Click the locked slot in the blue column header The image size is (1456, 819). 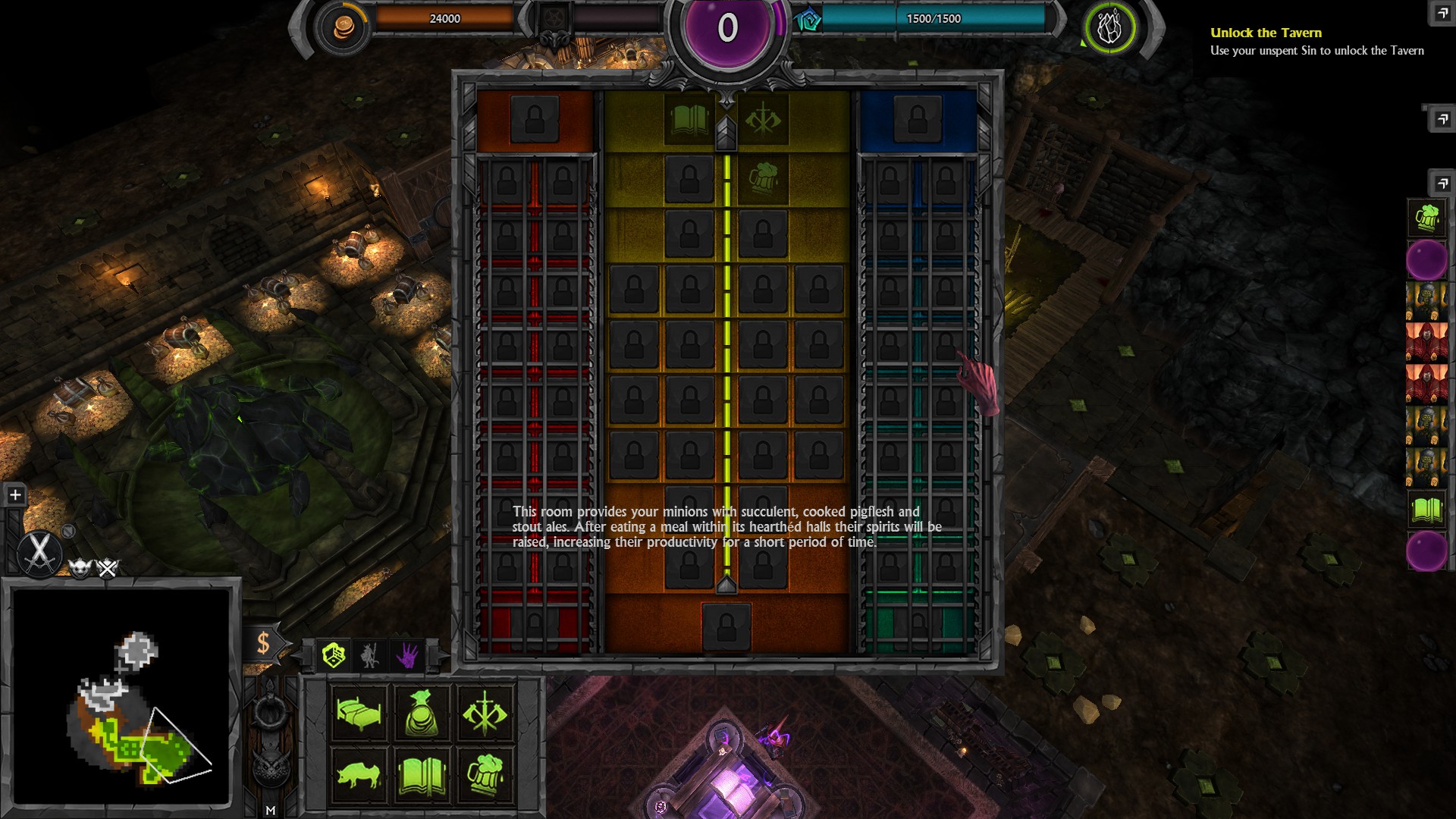click(x=917, y=119)
